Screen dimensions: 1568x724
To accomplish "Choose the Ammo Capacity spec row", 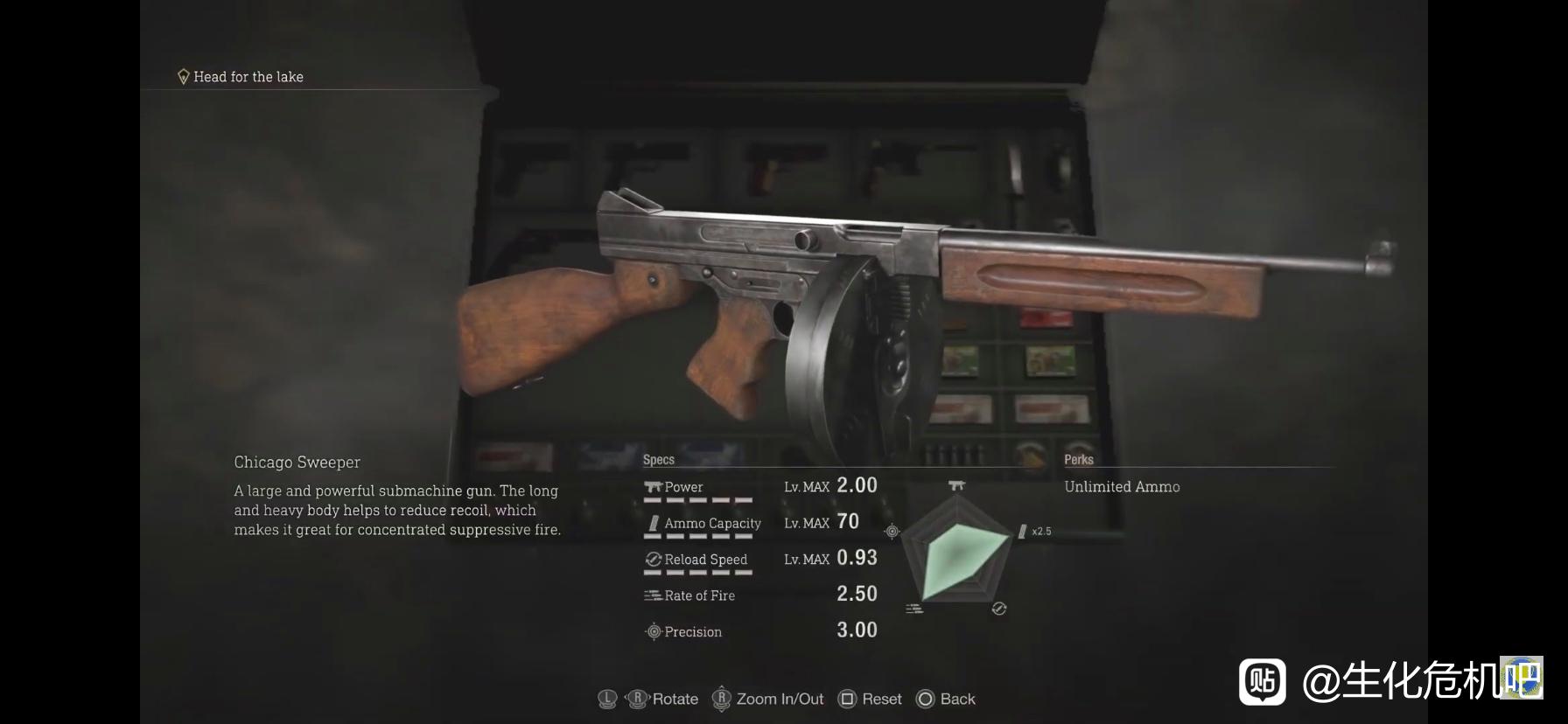I will click(x=759, y=523).
